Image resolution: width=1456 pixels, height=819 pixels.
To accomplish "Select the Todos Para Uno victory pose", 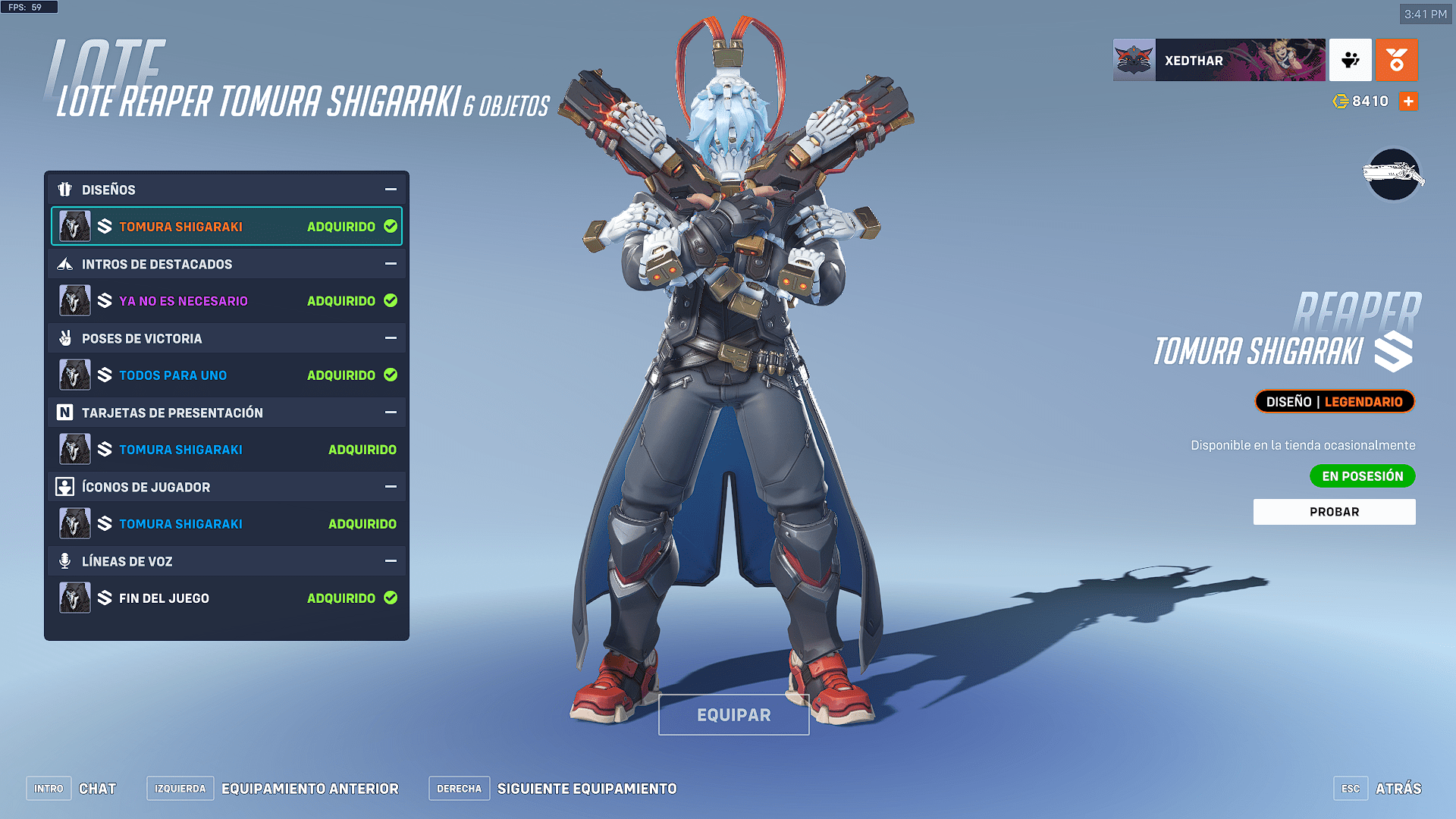I will tap(226, 375).
